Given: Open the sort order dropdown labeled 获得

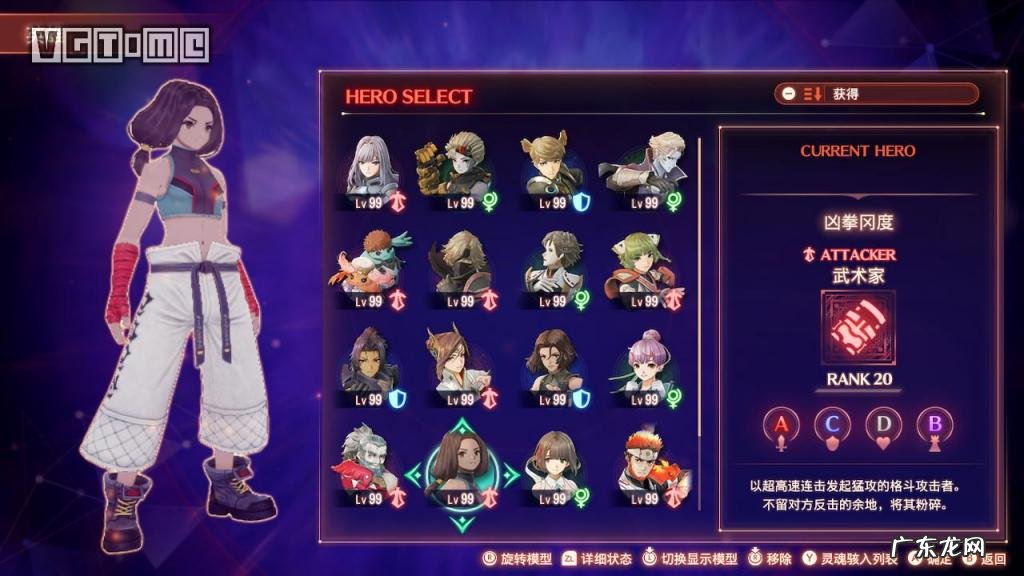Looking at the screenshot, I should [876, 94].
